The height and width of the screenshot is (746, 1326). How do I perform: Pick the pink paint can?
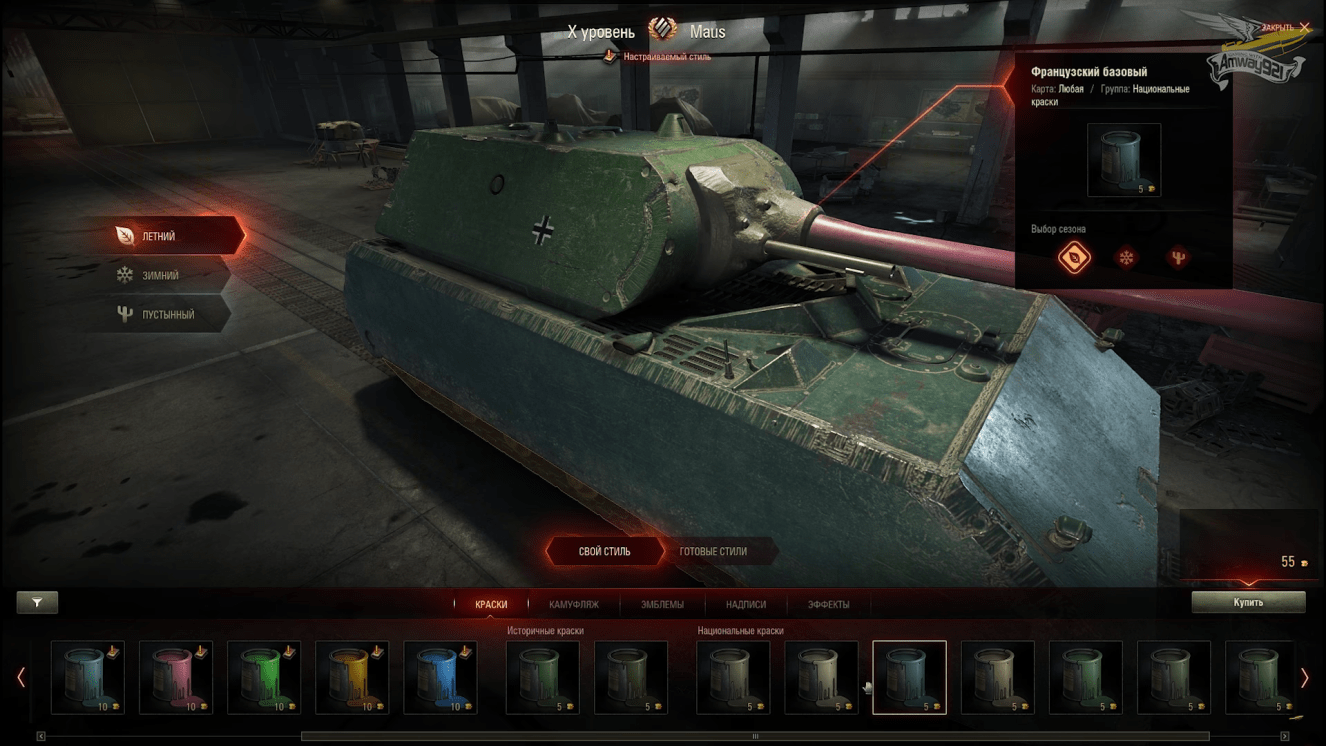coord(176,677)
